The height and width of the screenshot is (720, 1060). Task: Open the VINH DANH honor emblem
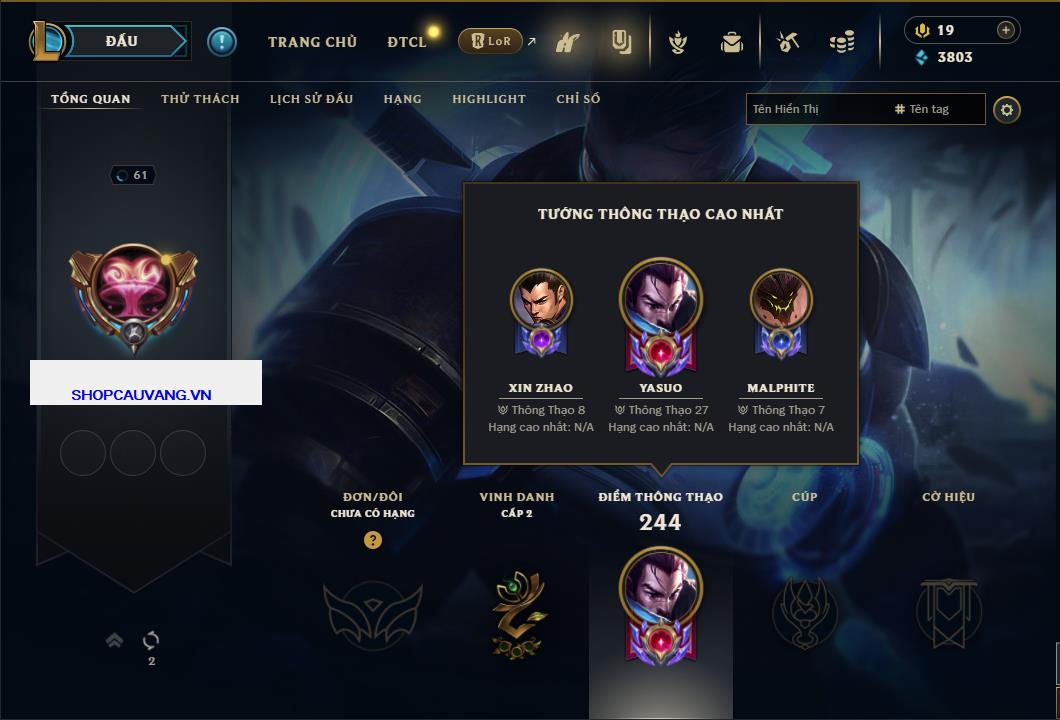517,614
